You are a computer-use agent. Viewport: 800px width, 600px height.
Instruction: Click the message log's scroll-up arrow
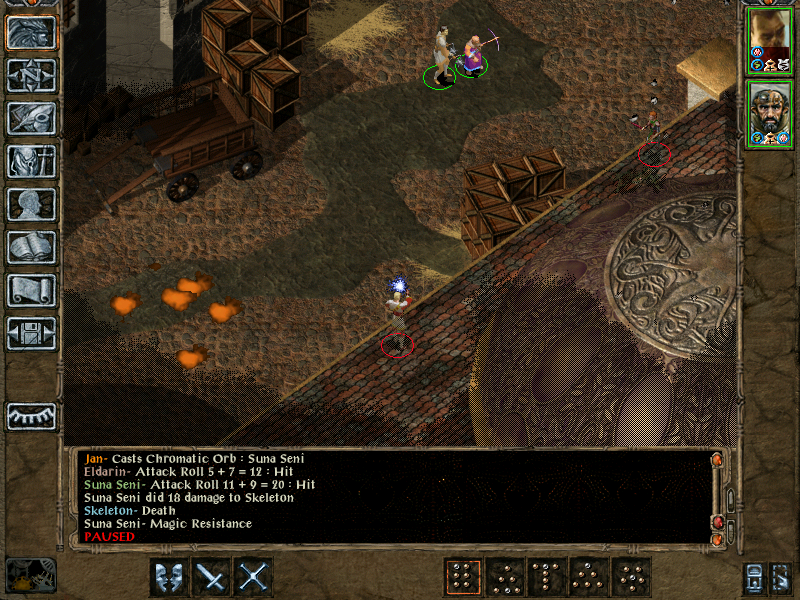(x=717, y=460)
